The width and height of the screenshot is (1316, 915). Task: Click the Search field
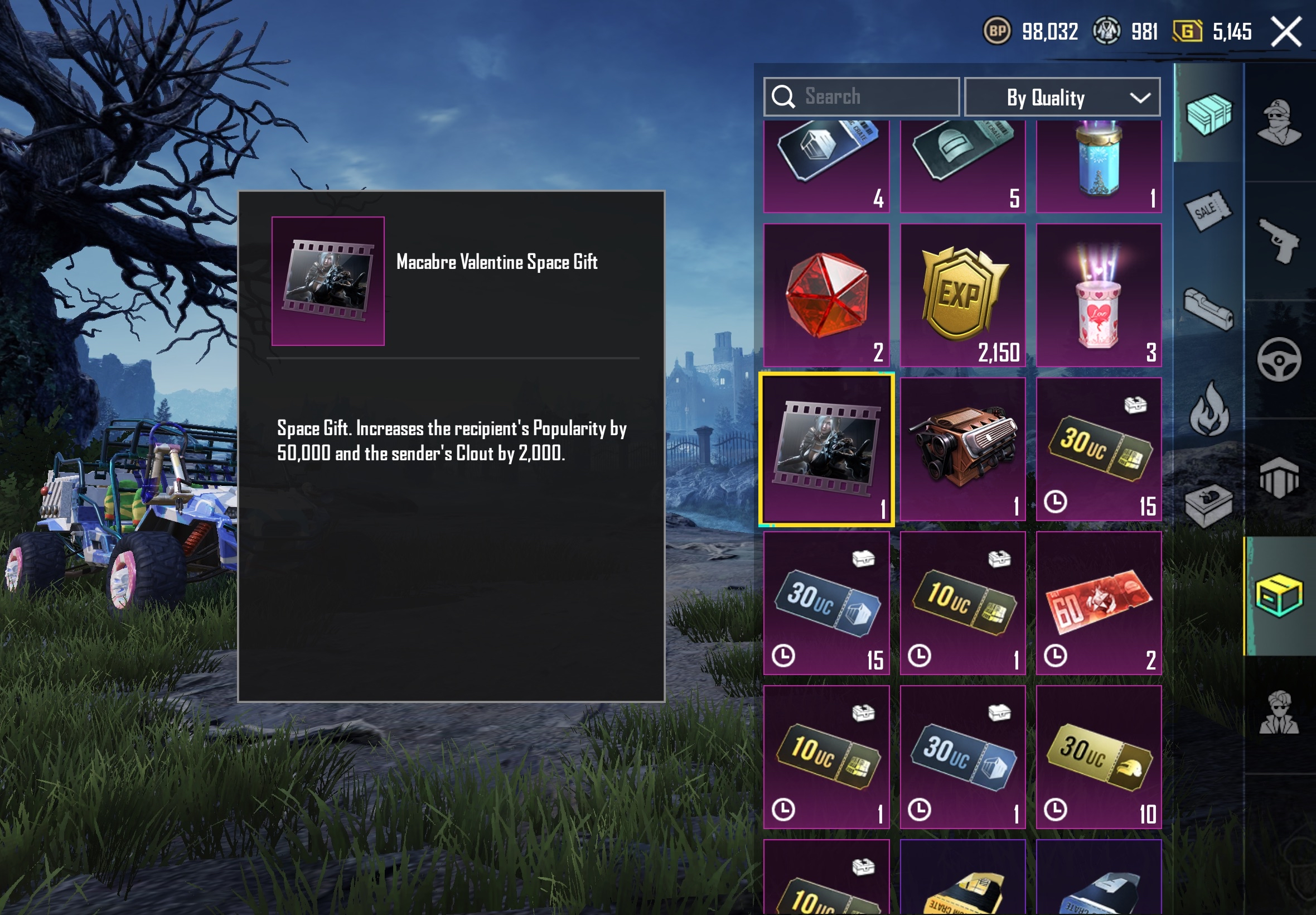[862, 97]
